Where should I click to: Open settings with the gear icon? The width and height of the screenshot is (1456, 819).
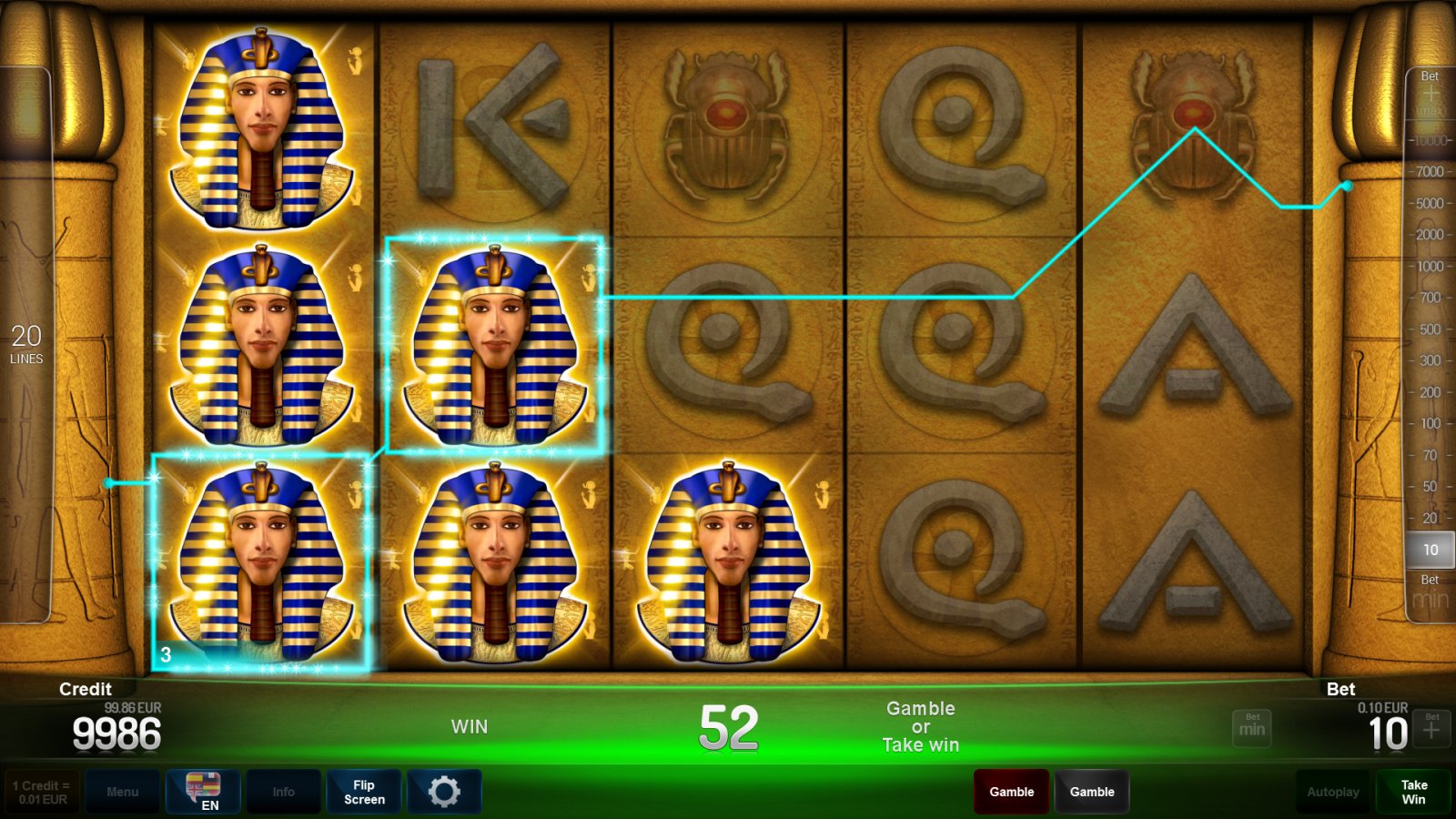444,791
